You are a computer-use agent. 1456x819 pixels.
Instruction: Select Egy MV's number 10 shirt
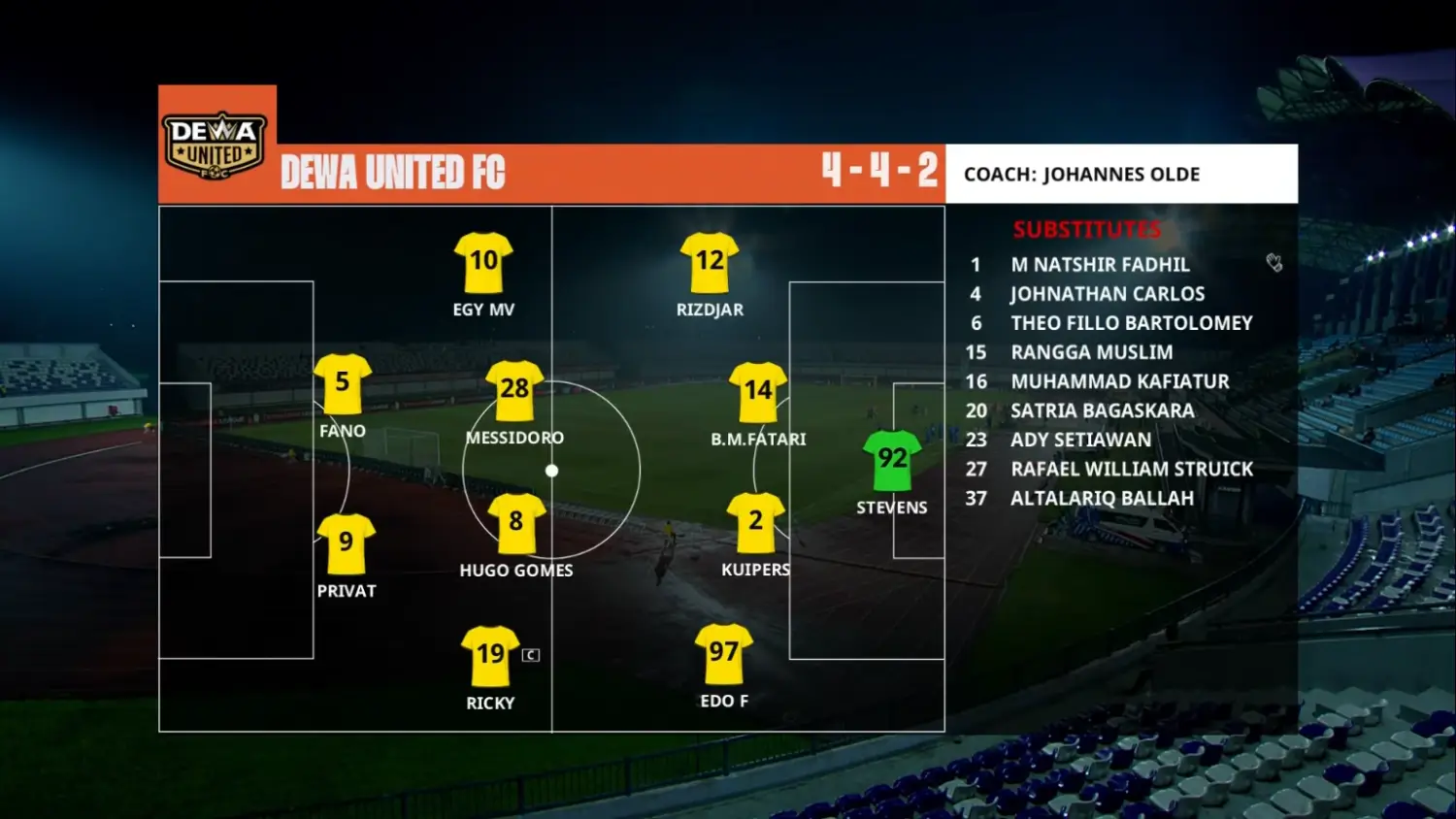click(x=483, y=262)
